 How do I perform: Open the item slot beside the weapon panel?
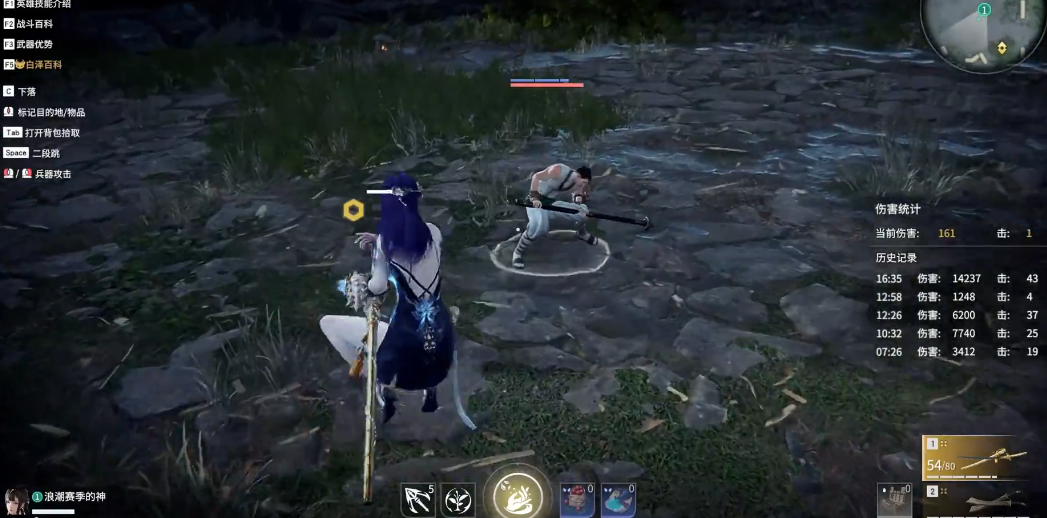895,499
